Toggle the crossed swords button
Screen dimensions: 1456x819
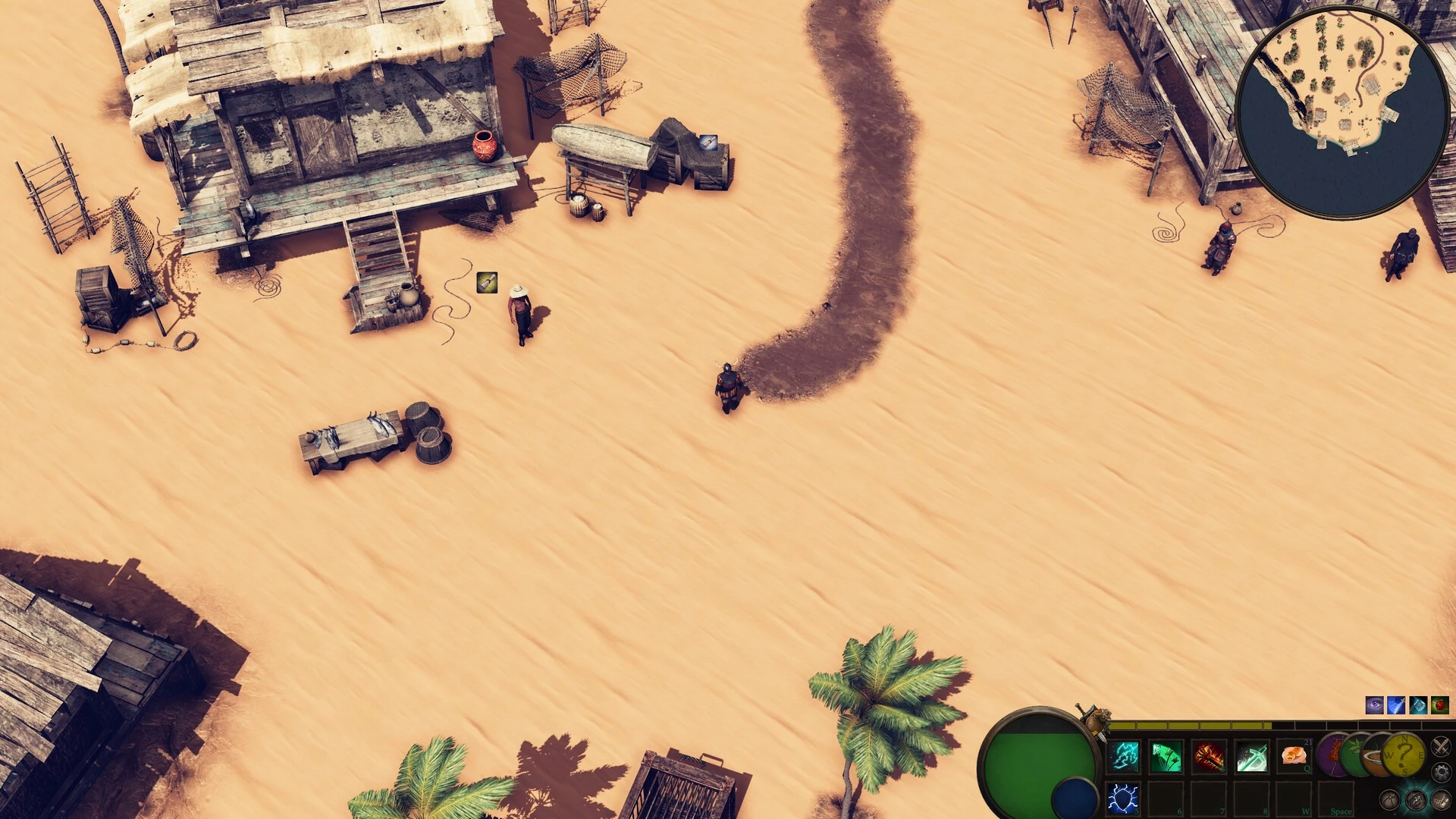coord(1440,747)
